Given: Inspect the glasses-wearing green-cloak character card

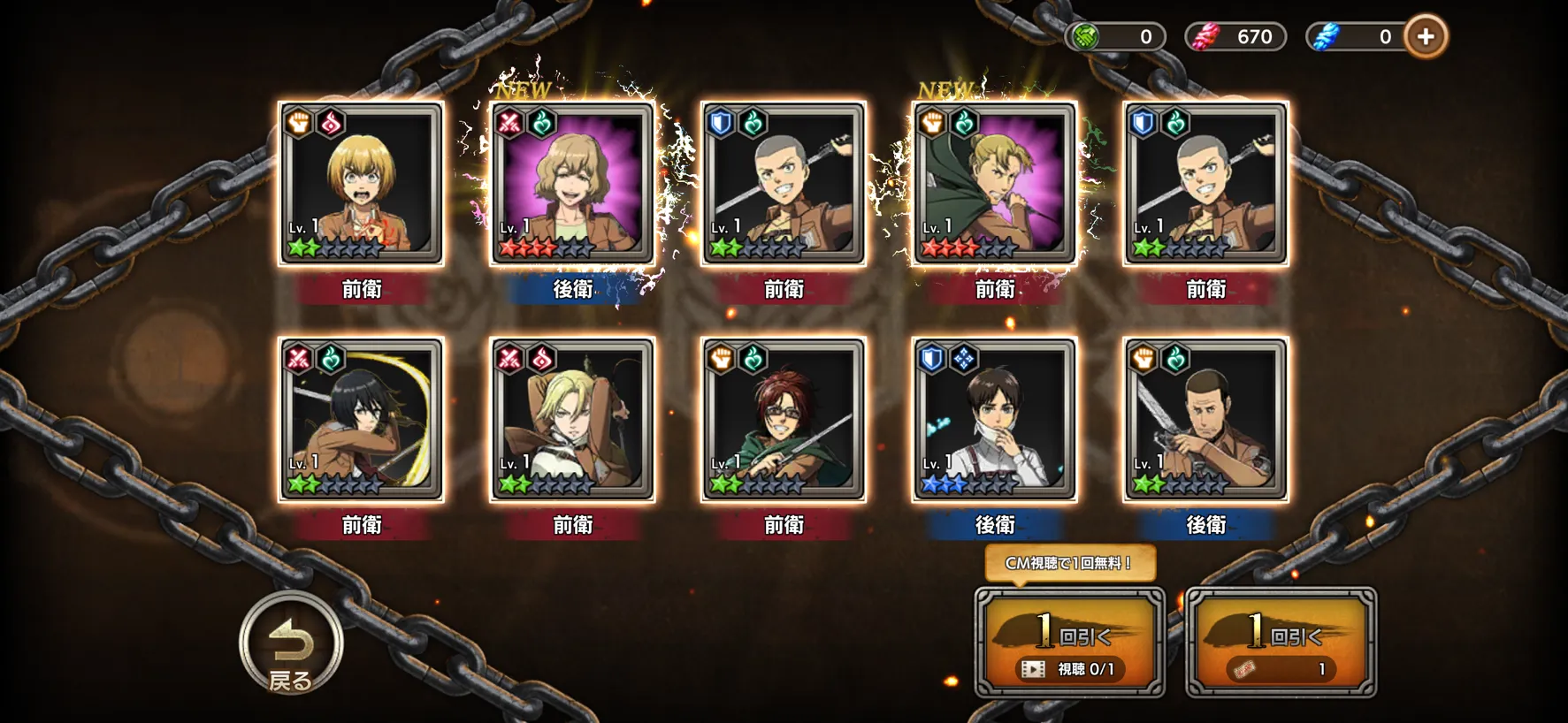Looking at the screenshot, I should 784,419.
